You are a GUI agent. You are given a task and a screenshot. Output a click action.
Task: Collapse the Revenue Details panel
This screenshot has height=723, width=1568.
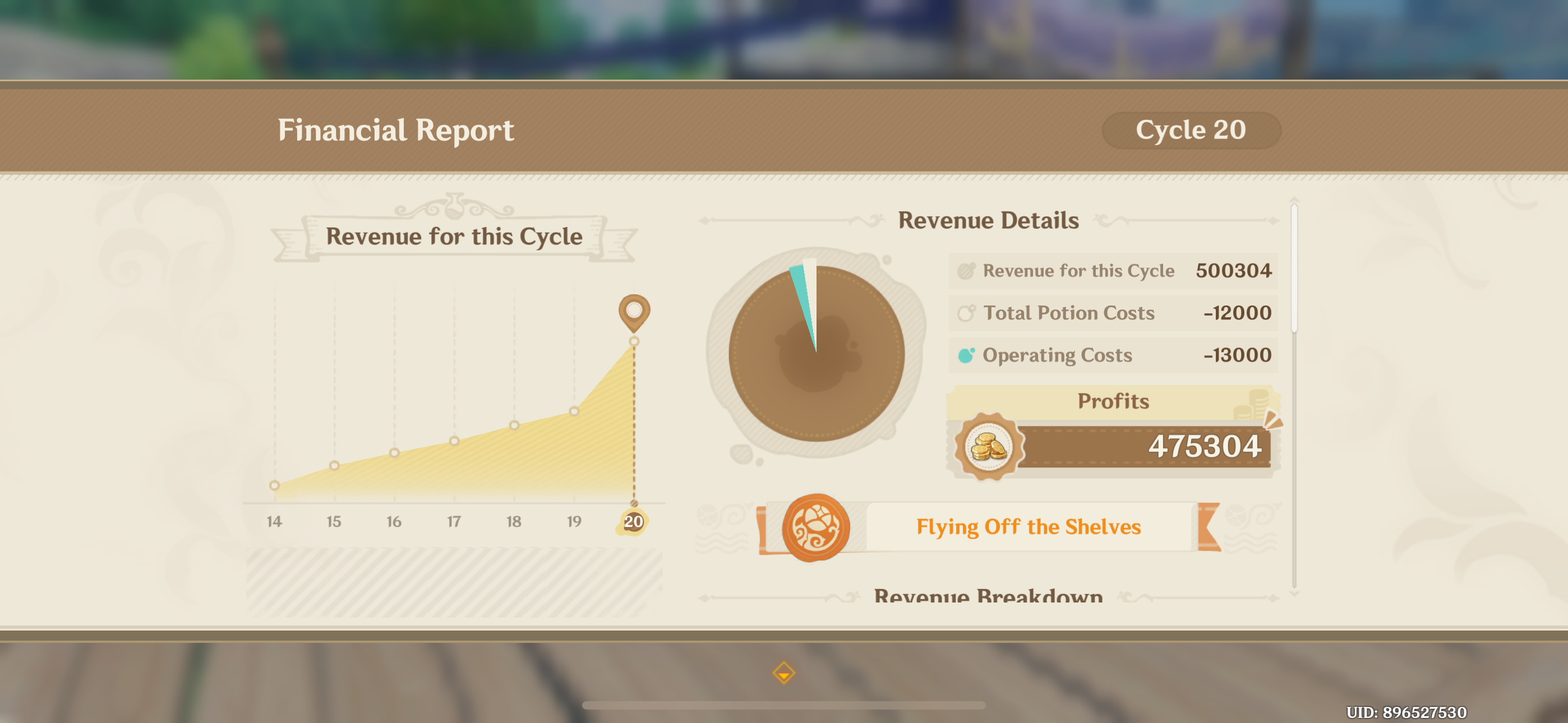coord(989,220)
